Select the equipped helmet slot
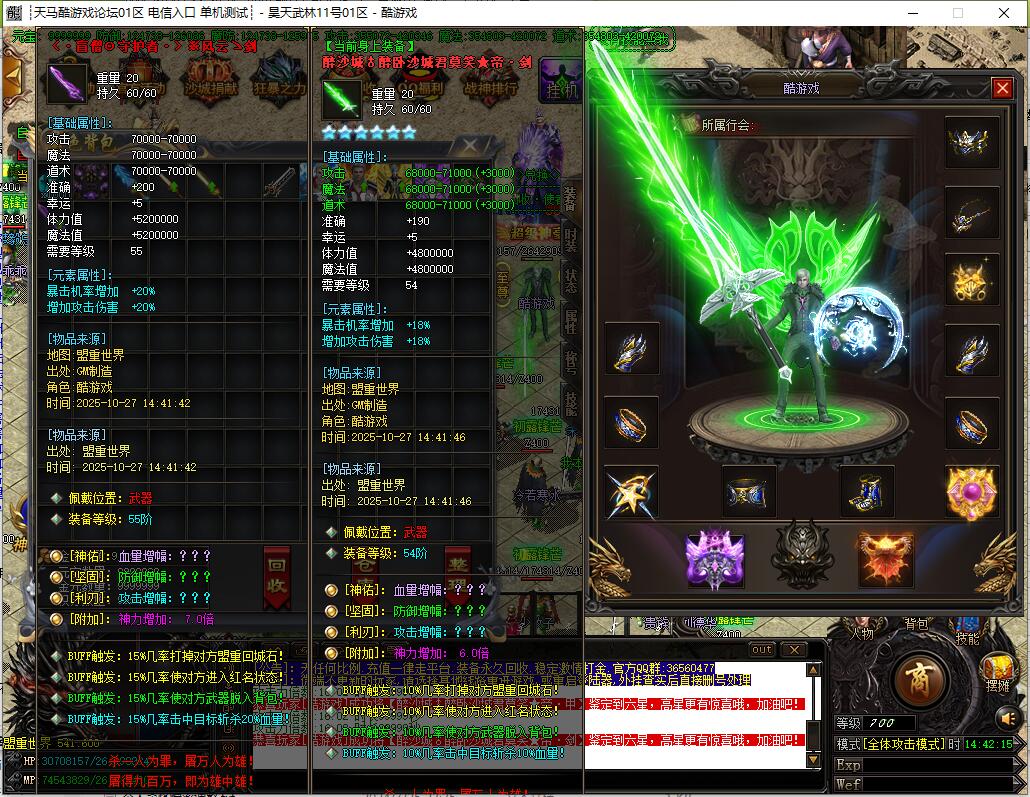 [972, 143]
